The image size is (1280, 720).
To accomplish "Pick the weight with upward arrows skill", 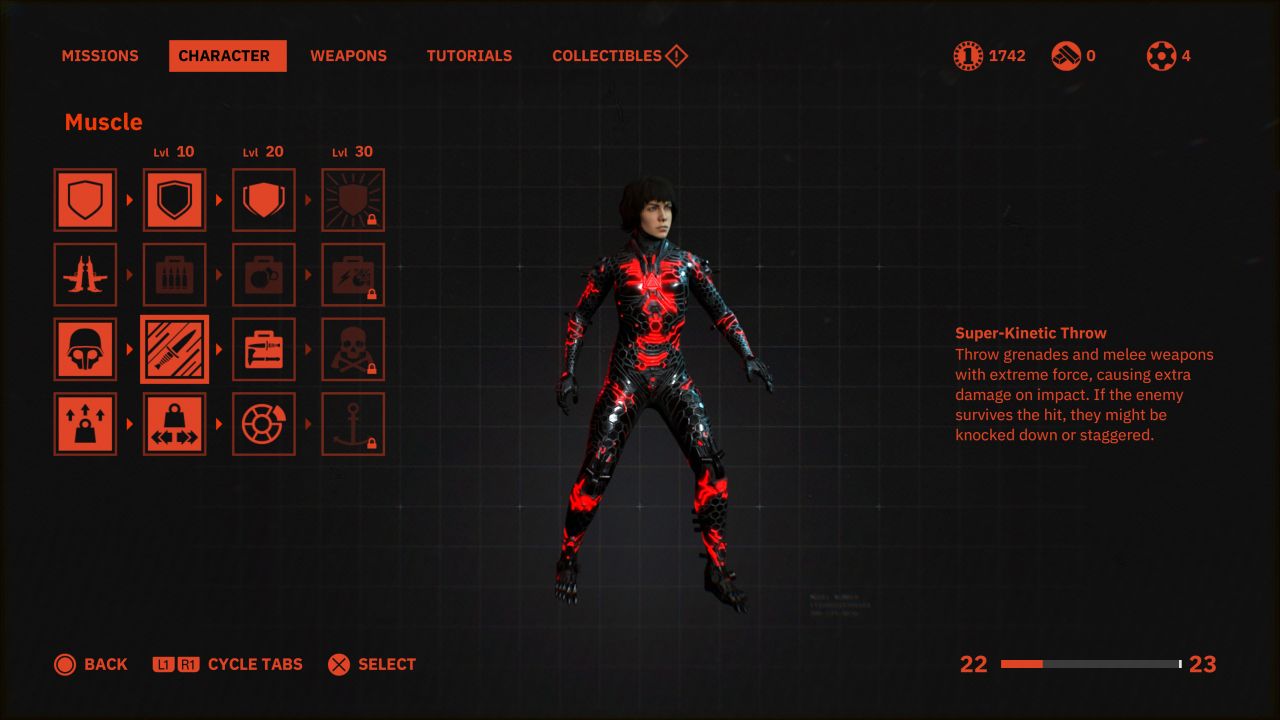I will pyautogui.click(x=85, y=424).
